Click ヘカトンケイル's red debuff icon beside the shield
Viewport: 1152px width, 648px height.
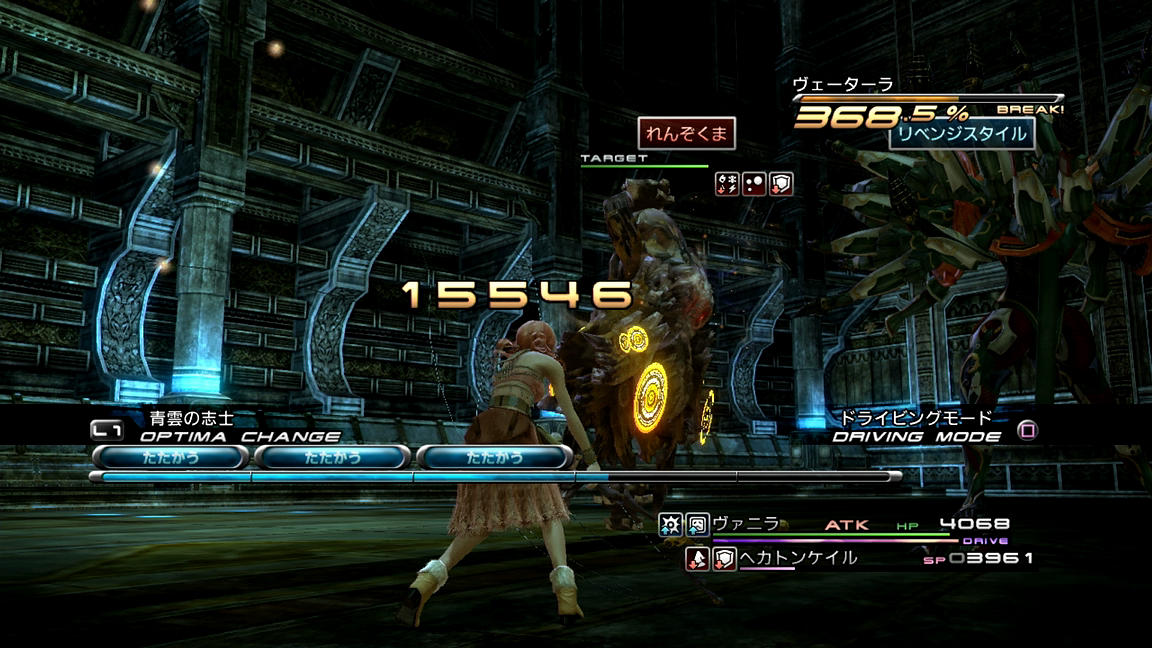[x=697, y=559]
